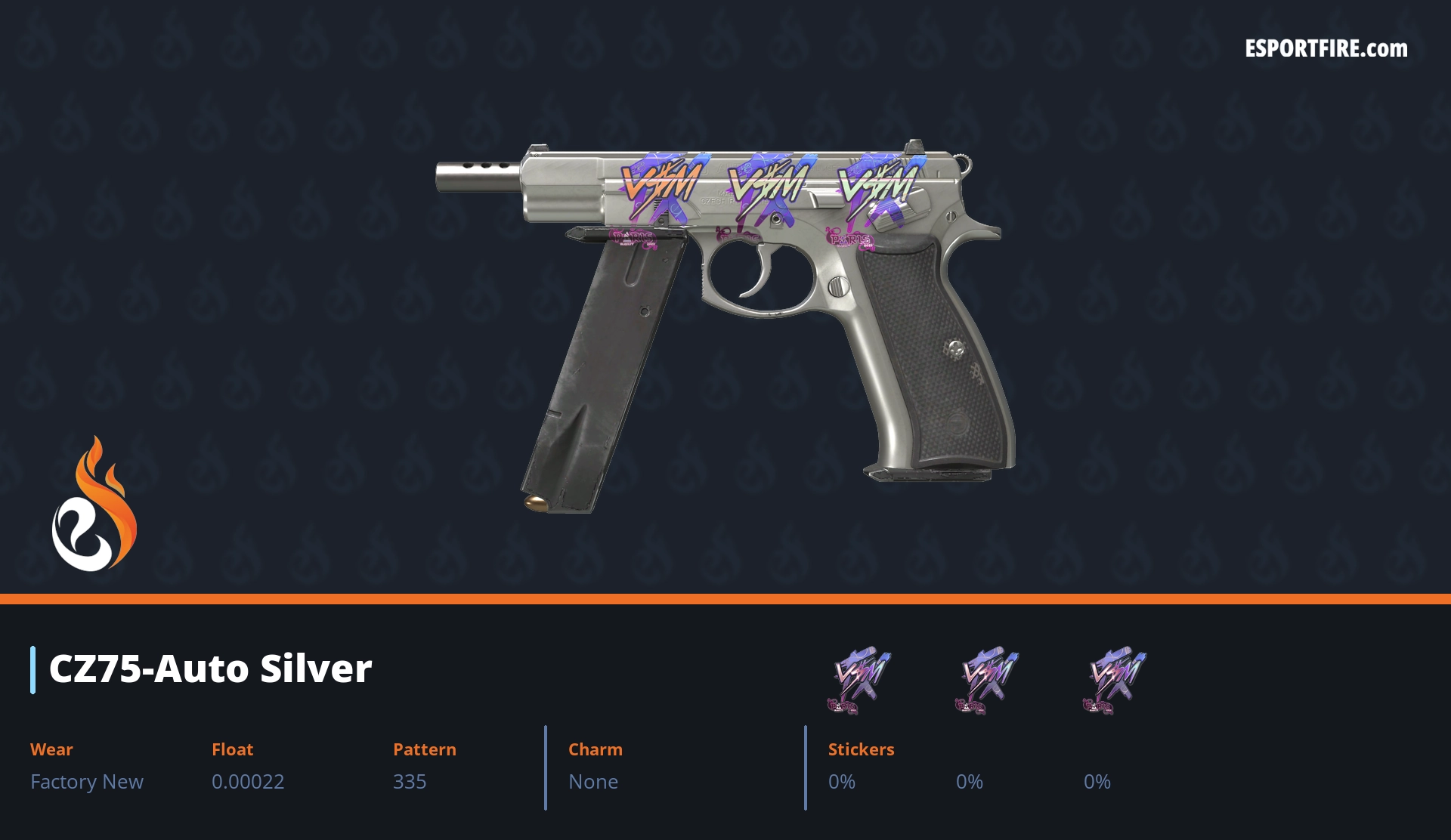Open the ESPORTFIRE.com site link
This screenshot has width=1451, height=840.
tap(1326, 49)
